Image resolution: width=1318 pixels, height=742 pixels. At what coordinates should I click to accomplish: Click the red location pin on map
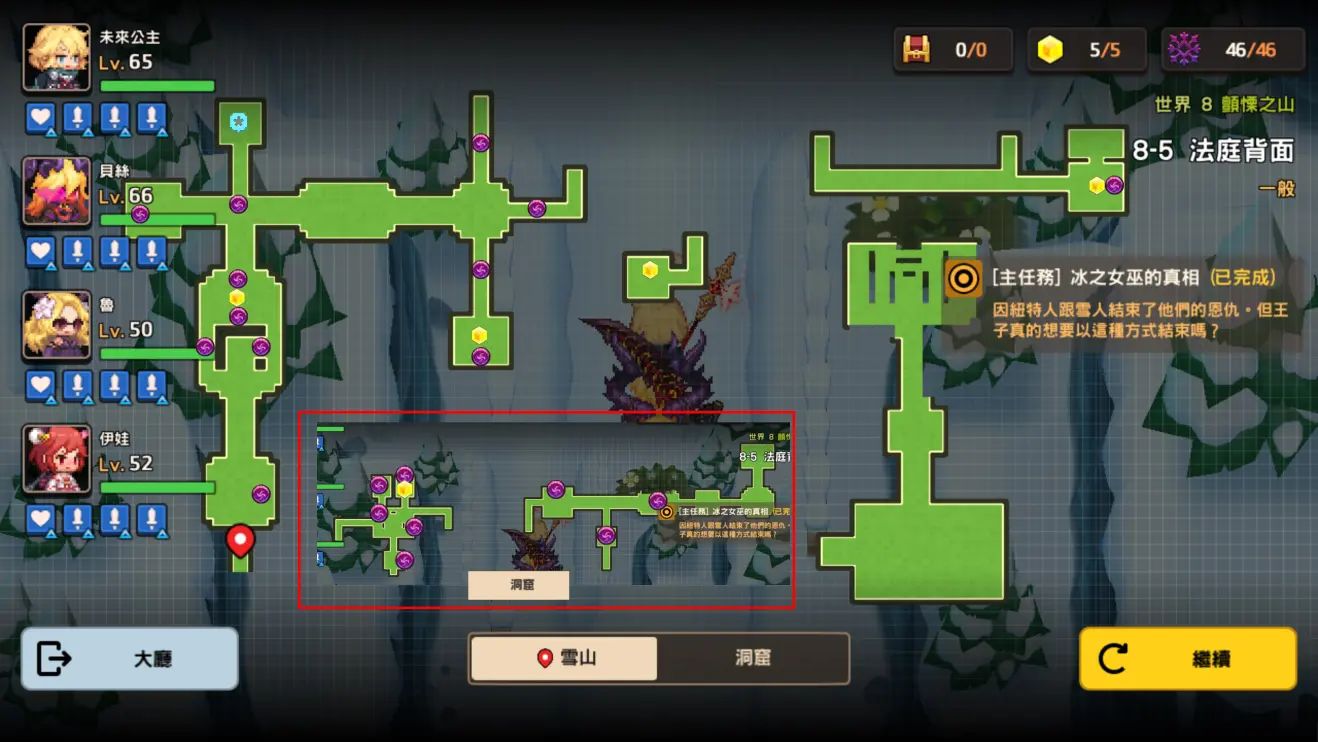[240, 541]
